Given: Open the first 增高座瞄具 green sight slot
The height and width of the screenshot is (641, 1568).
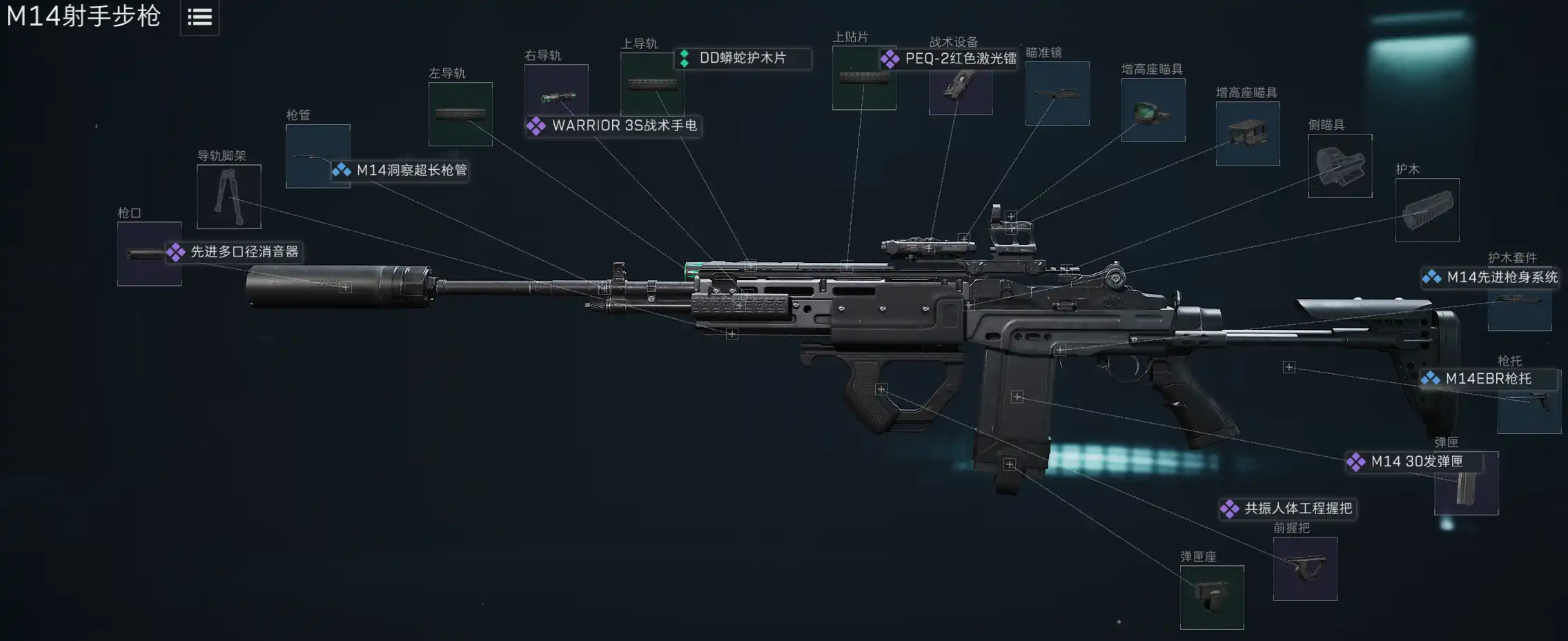Looking at the screenshot, I should [1153, 110].
